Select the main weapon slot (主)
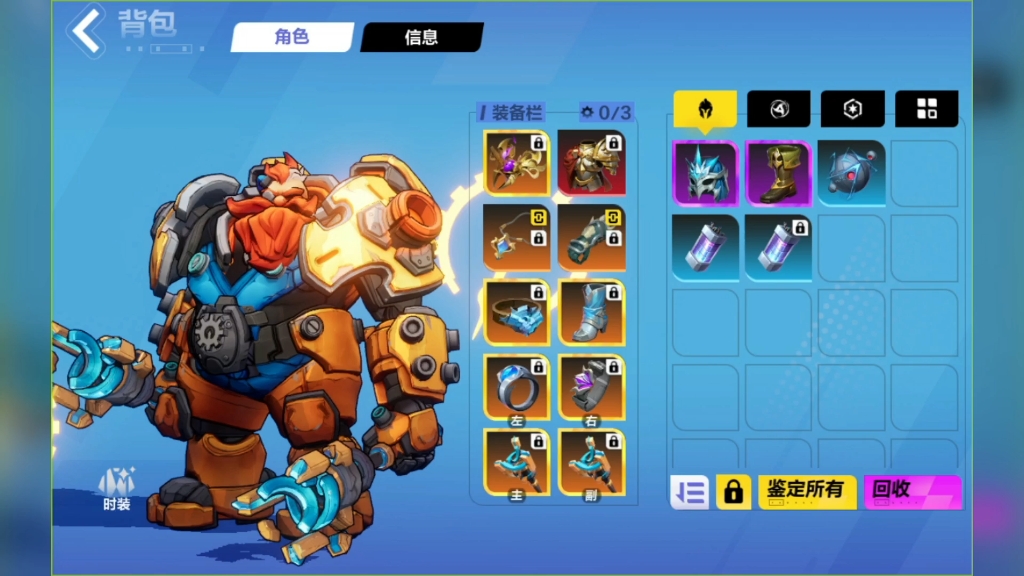 pyautogui.click(x=516, y=461)
